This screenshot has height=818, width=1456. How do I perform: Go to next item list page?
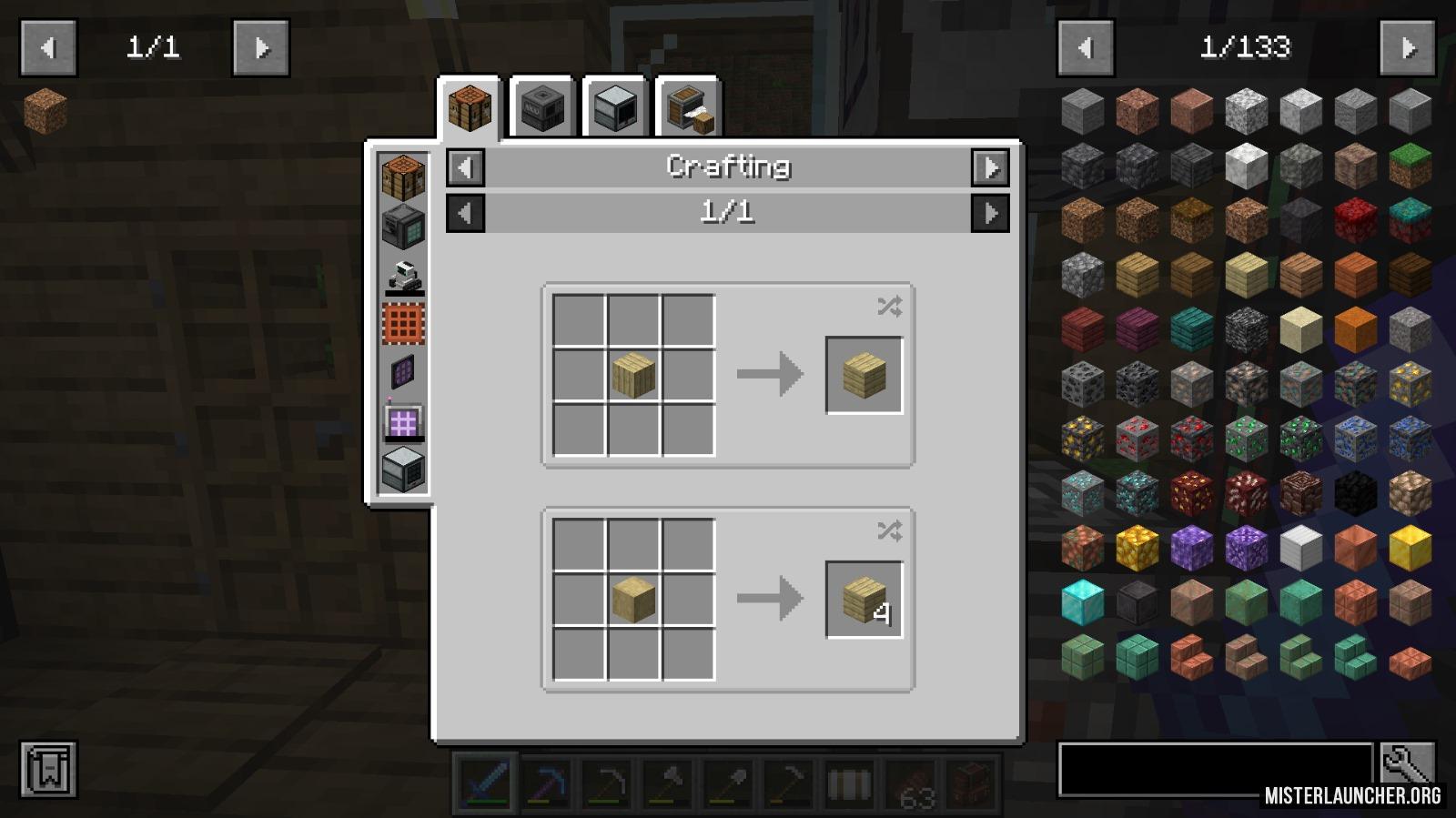pyautogui.click(x=1408, y=47)
